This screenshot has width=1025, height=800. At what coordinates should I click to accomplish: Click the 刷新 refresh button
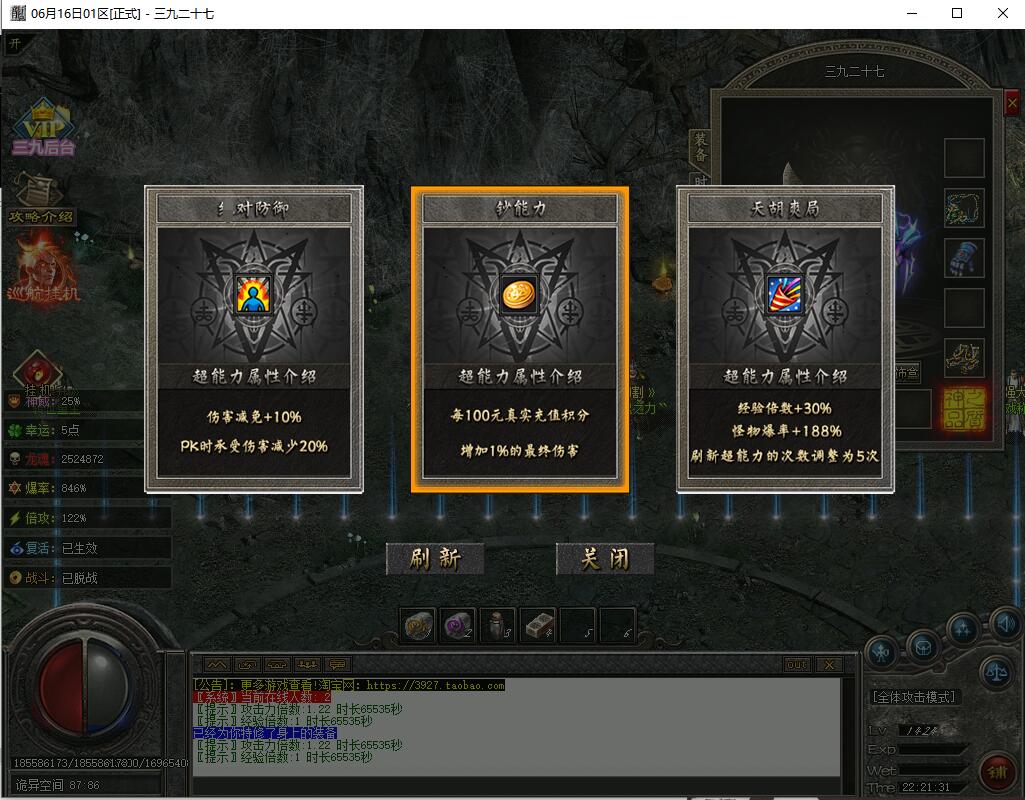435,559
